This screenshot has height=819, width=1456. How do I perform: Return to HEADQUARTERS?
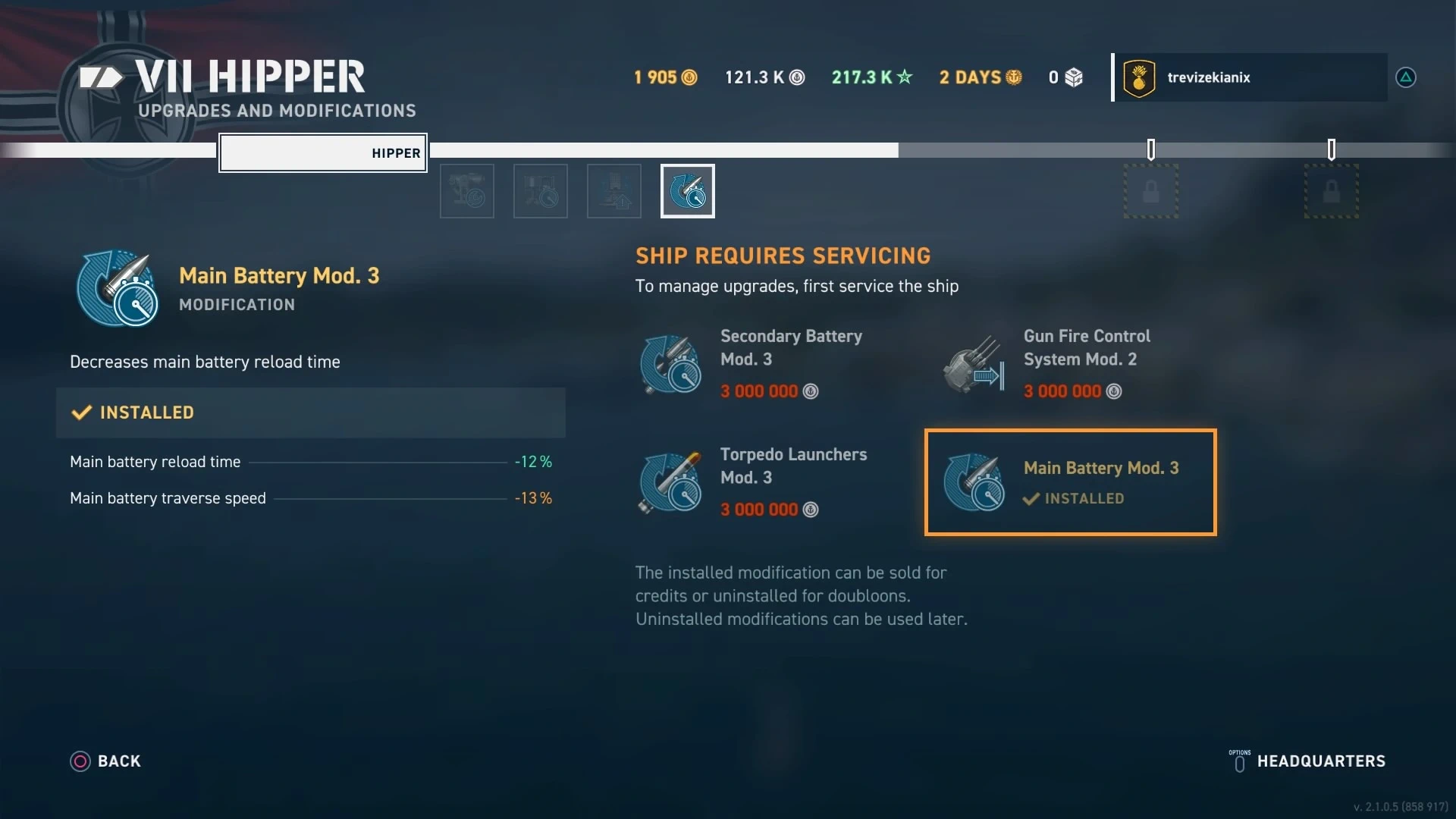click(x=1308, y=761)
